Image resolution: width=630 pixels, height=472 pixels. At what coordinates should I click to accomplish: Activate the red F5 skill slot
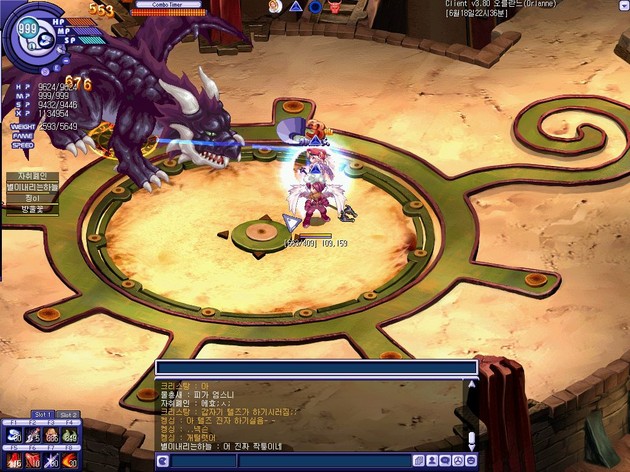(15, 461)
